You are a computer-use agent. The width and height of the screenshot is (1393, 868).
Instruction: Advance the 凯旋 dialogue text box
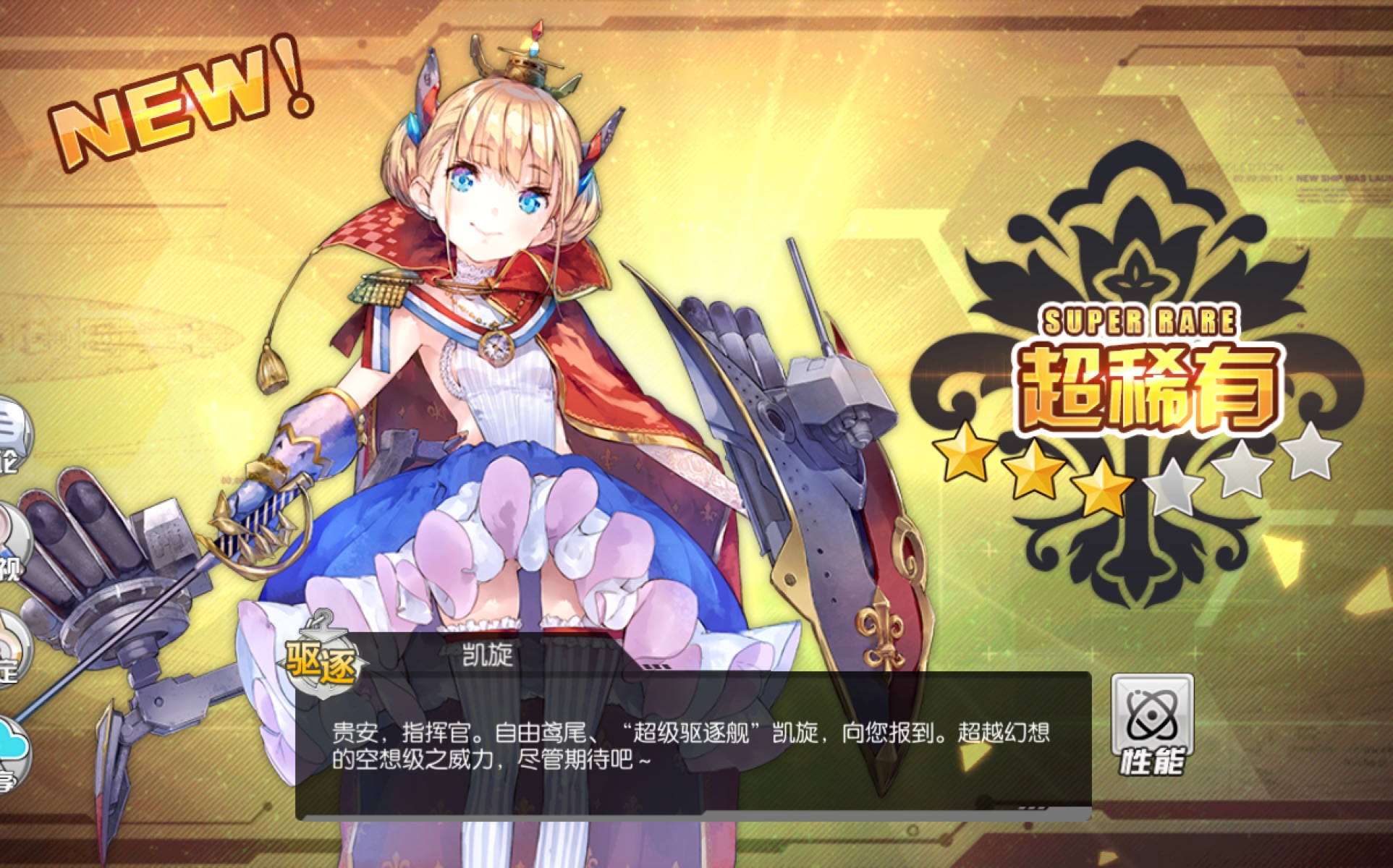(693, 745)
